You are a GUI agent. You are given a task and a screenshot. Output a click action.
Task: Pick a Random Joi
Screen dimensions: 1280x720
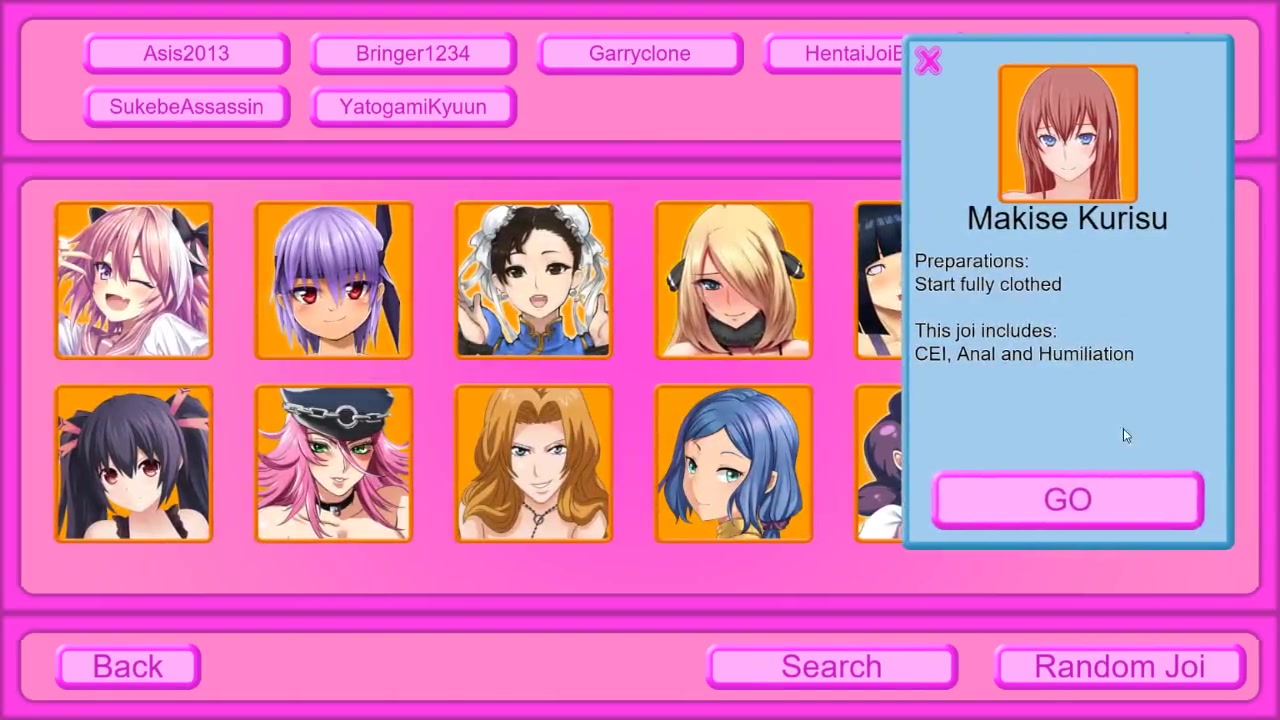tap(1119, 667)
